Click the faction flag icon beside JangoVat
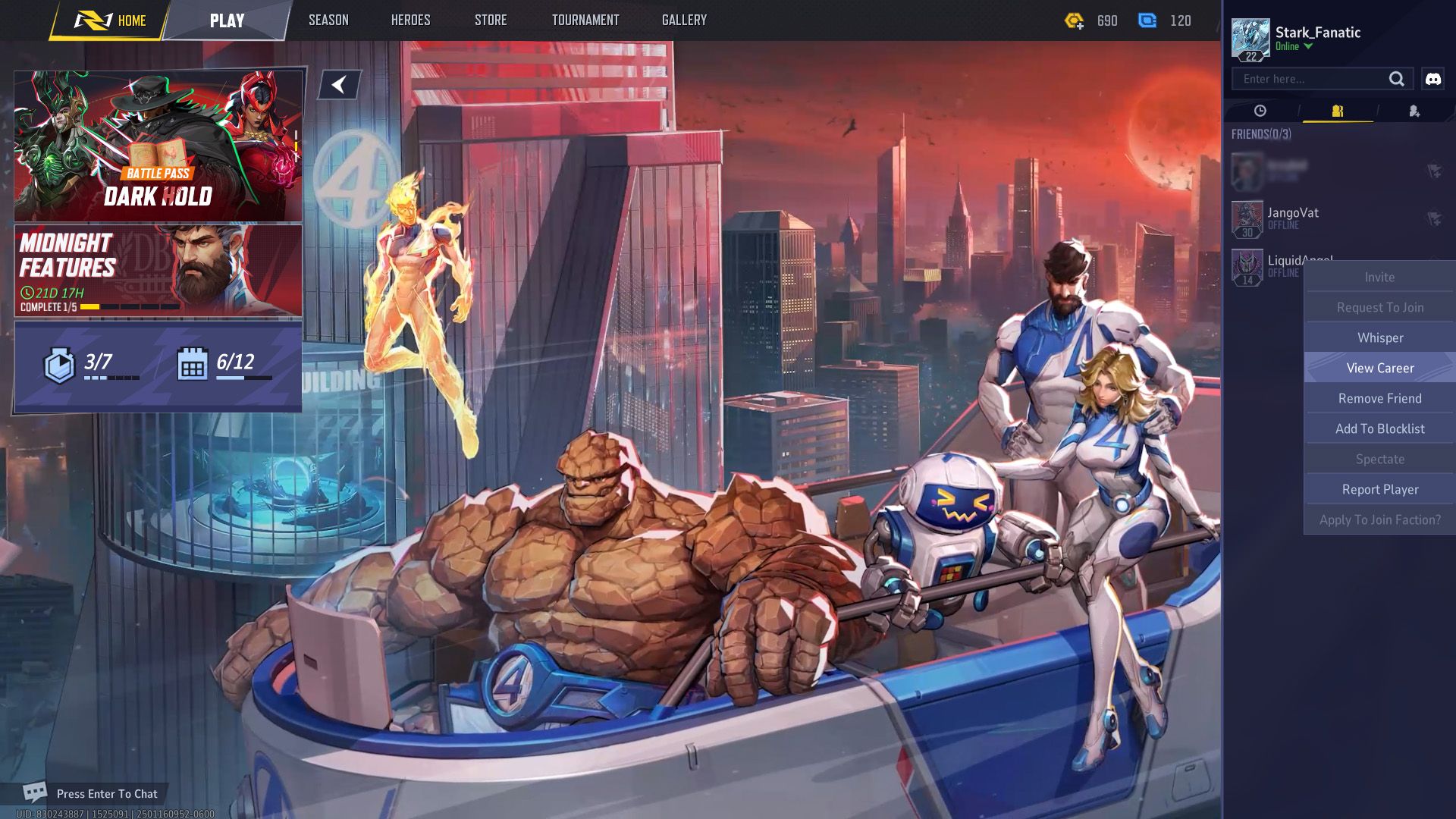 coord(1436,218)
